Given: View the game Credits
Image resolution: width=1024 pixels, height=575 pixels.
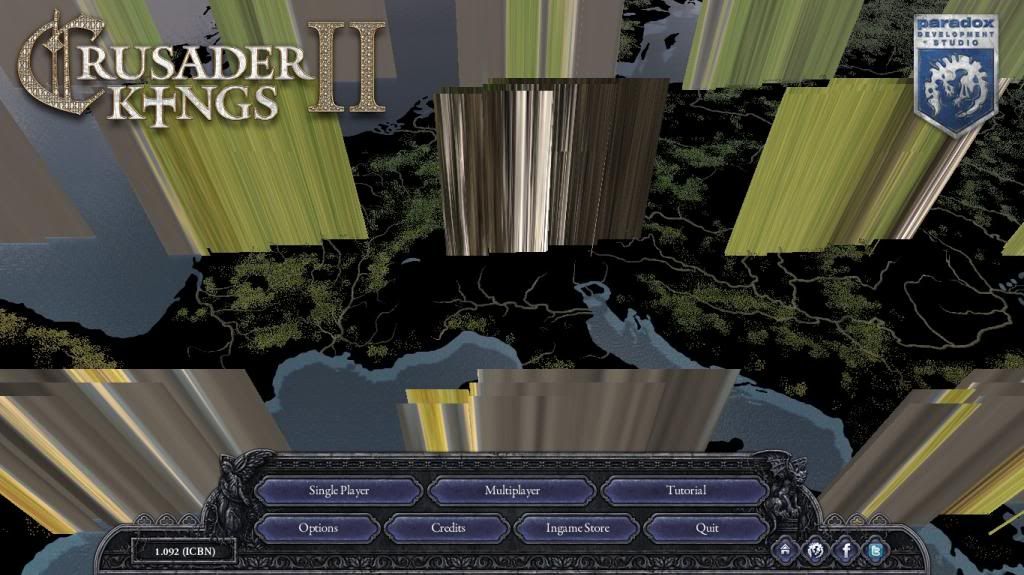Looking at the screenshot, I should (448, 528).
